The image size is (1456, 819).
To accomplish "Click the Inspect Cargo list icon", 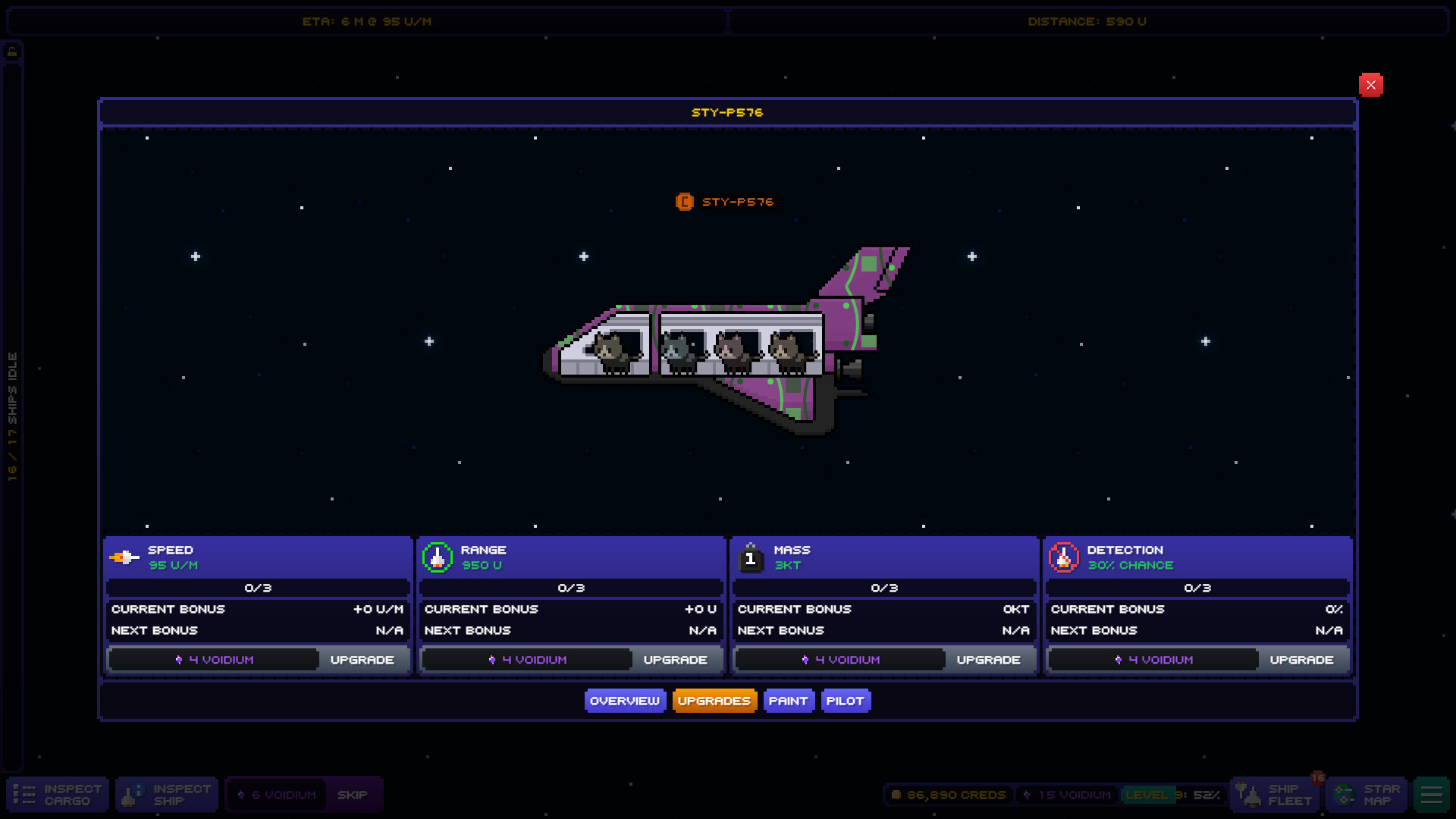I will [25, 794].
